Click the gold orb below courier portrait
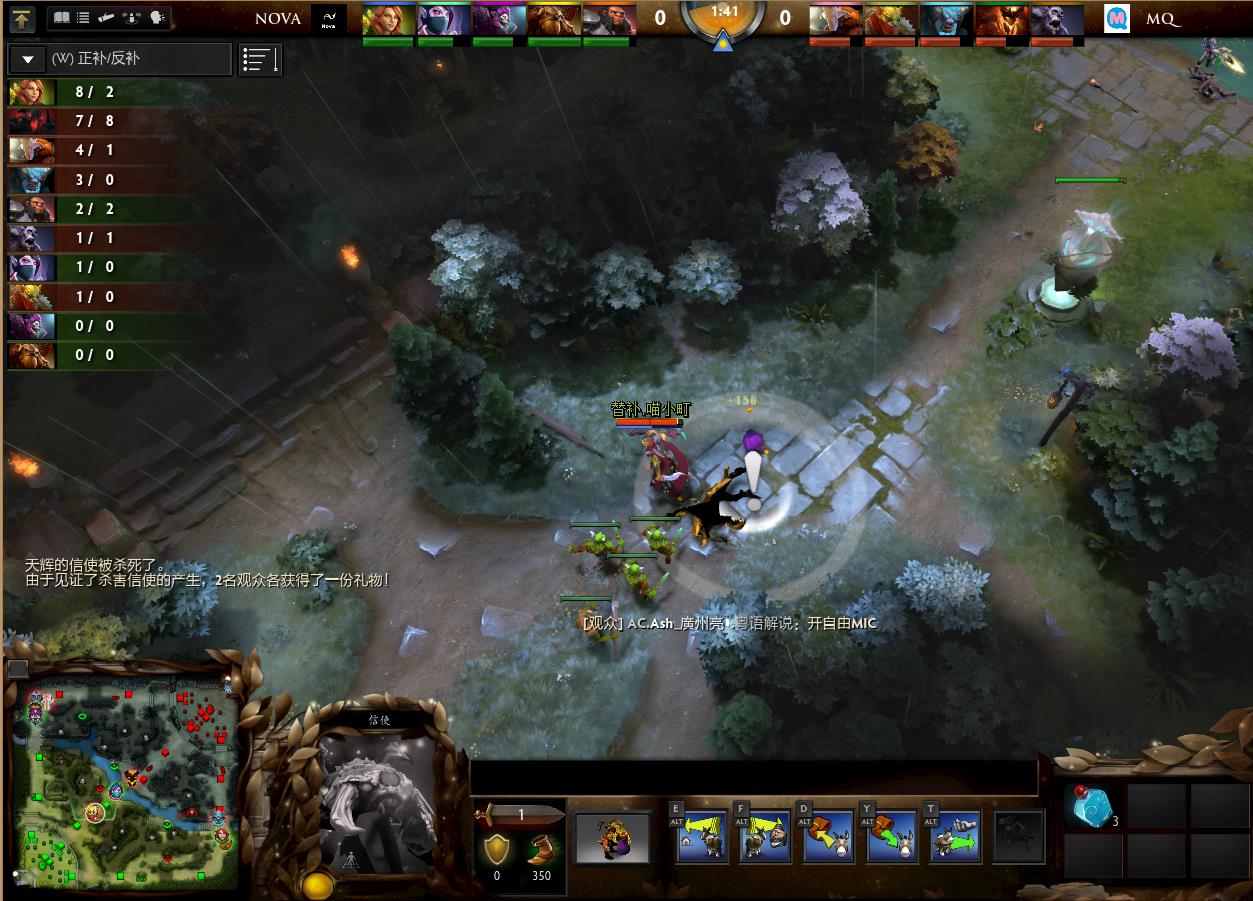Viewport: 1253px width, 901px height. (318, 885)
